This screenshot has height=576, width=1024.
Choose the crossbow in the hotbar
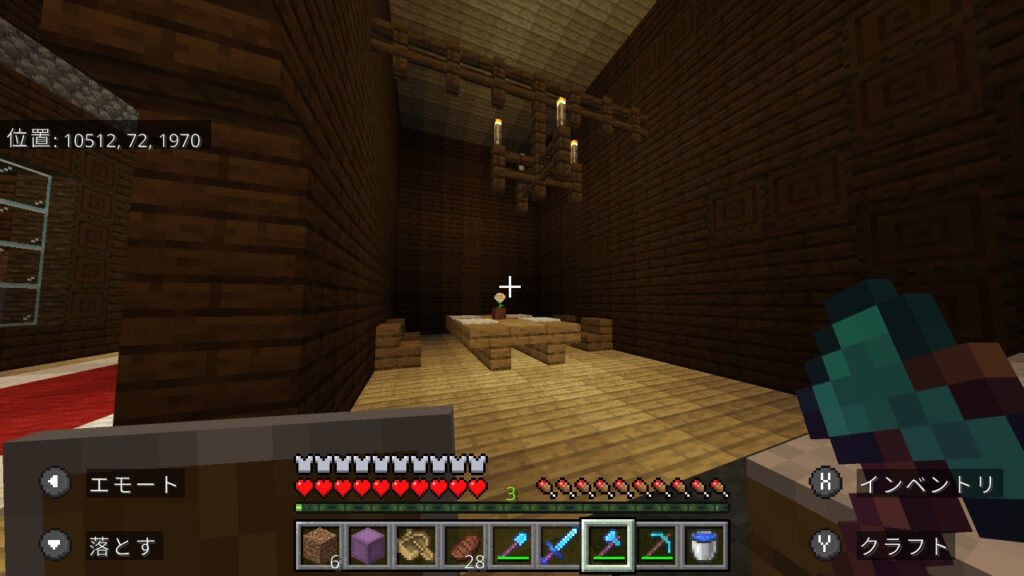(414, 545)
